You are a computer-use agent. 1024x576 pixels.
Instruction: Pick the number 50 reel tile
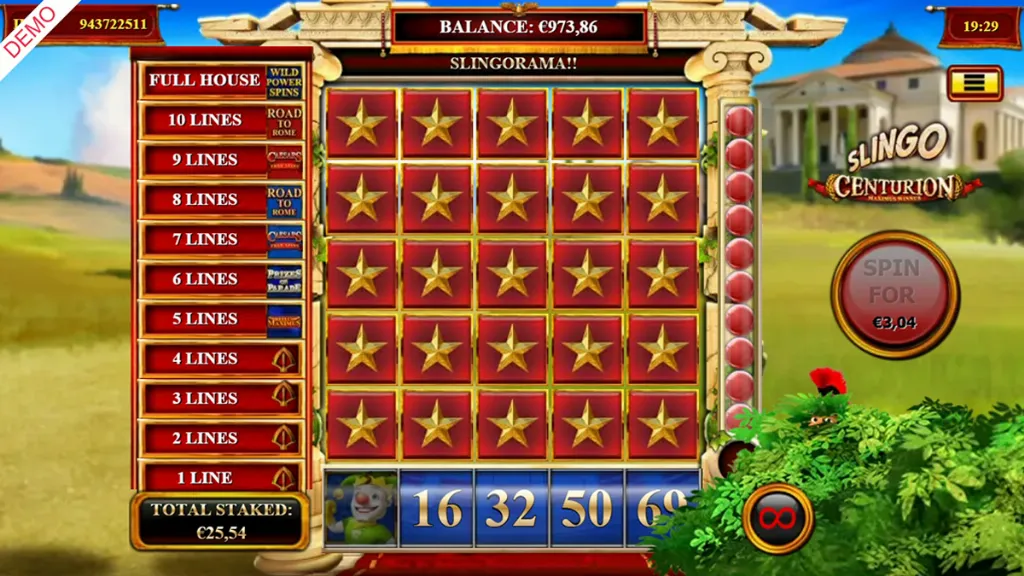click(x=587, y=509)
